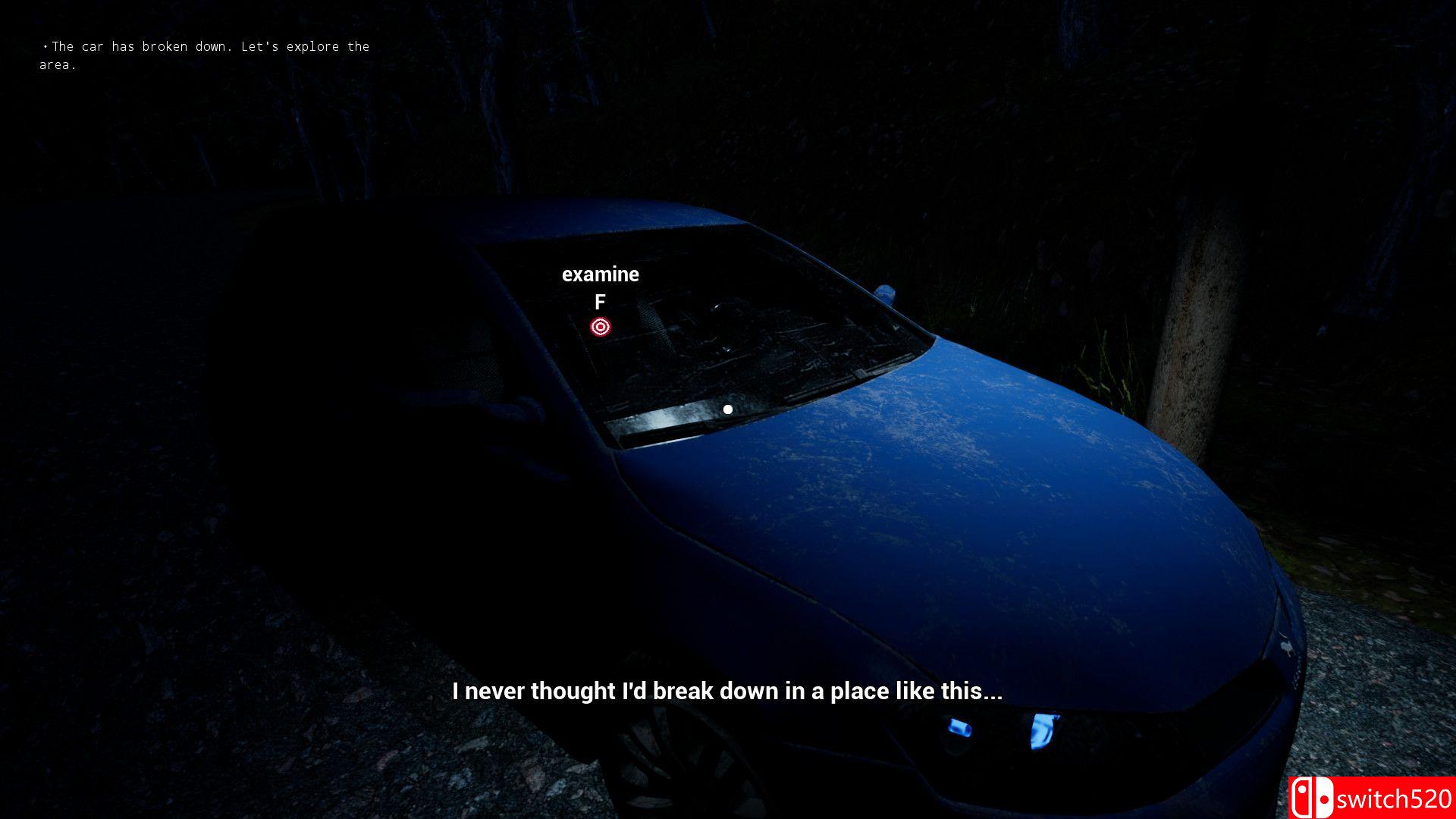Select the broken-down car objective text

coord(205,55)
